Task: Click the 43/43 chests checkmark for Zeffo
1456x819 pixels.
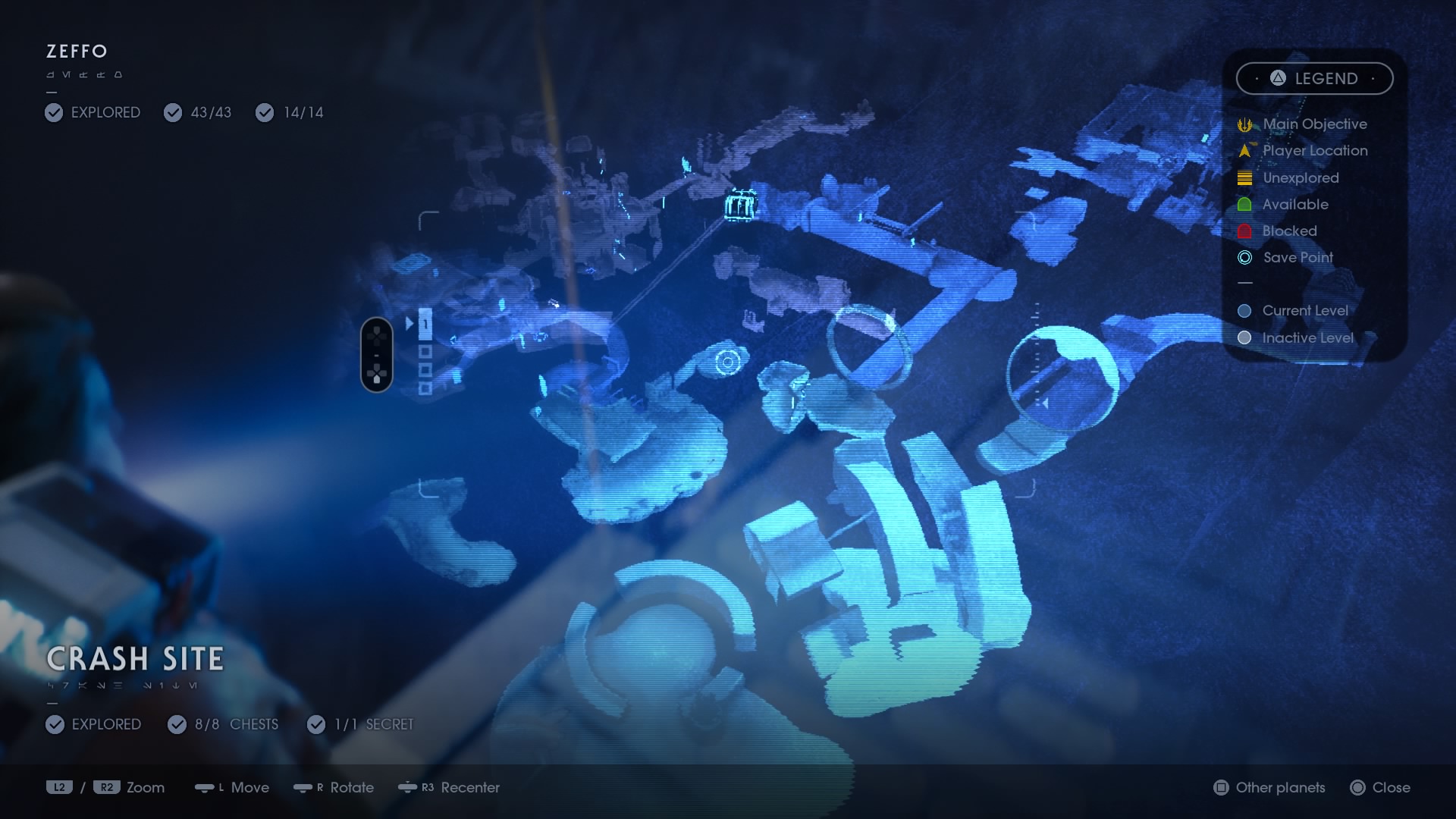Action: (174, 112)
